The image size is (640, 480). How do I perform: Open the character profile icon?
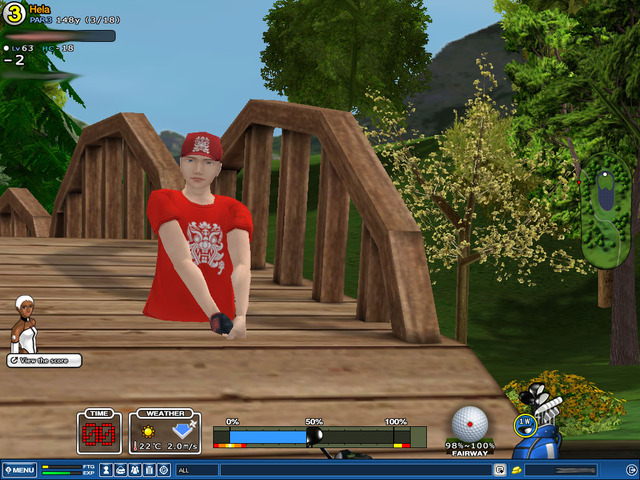(106, 470)
